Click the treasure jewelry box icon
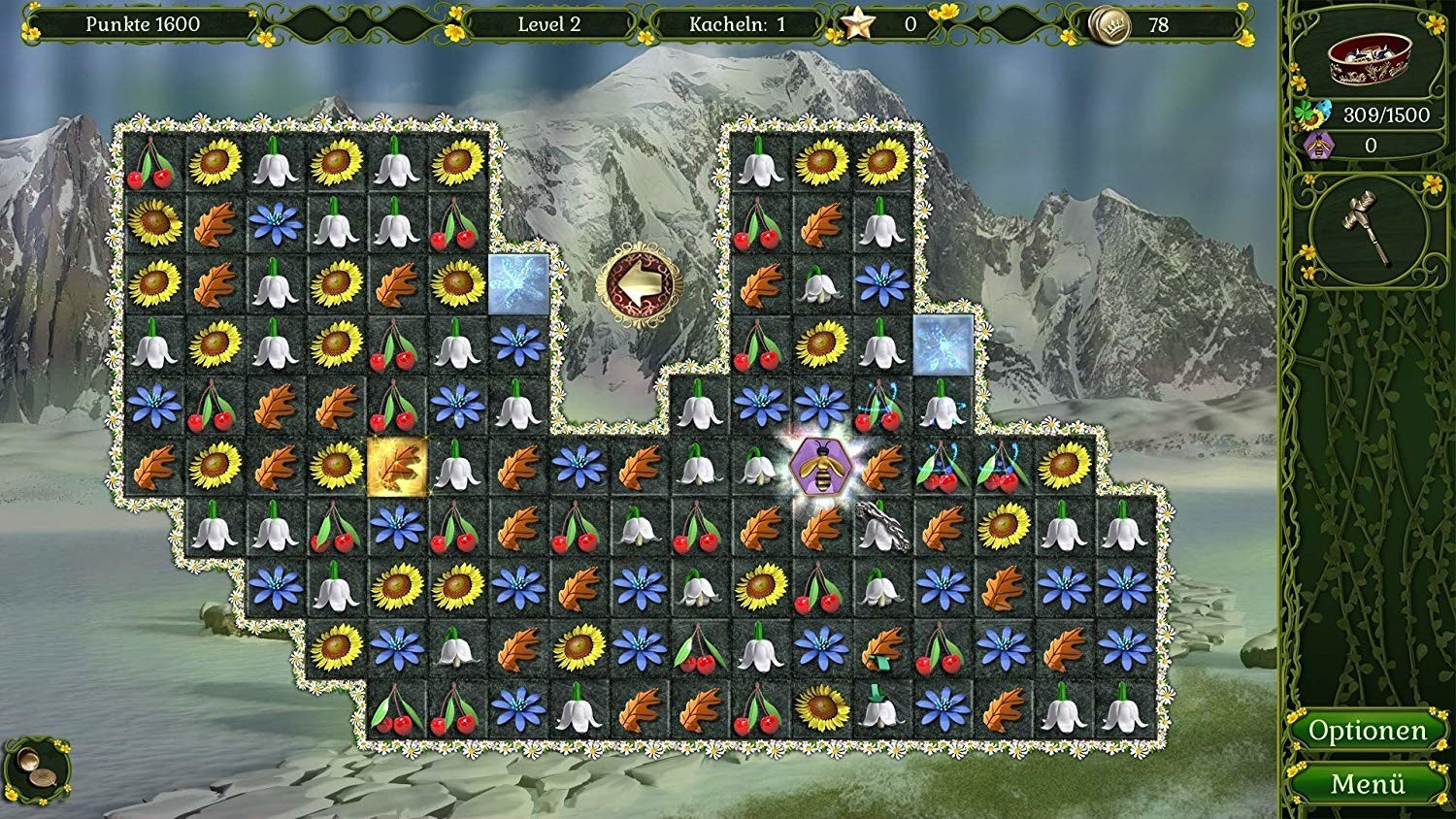 click(1368, 60)
